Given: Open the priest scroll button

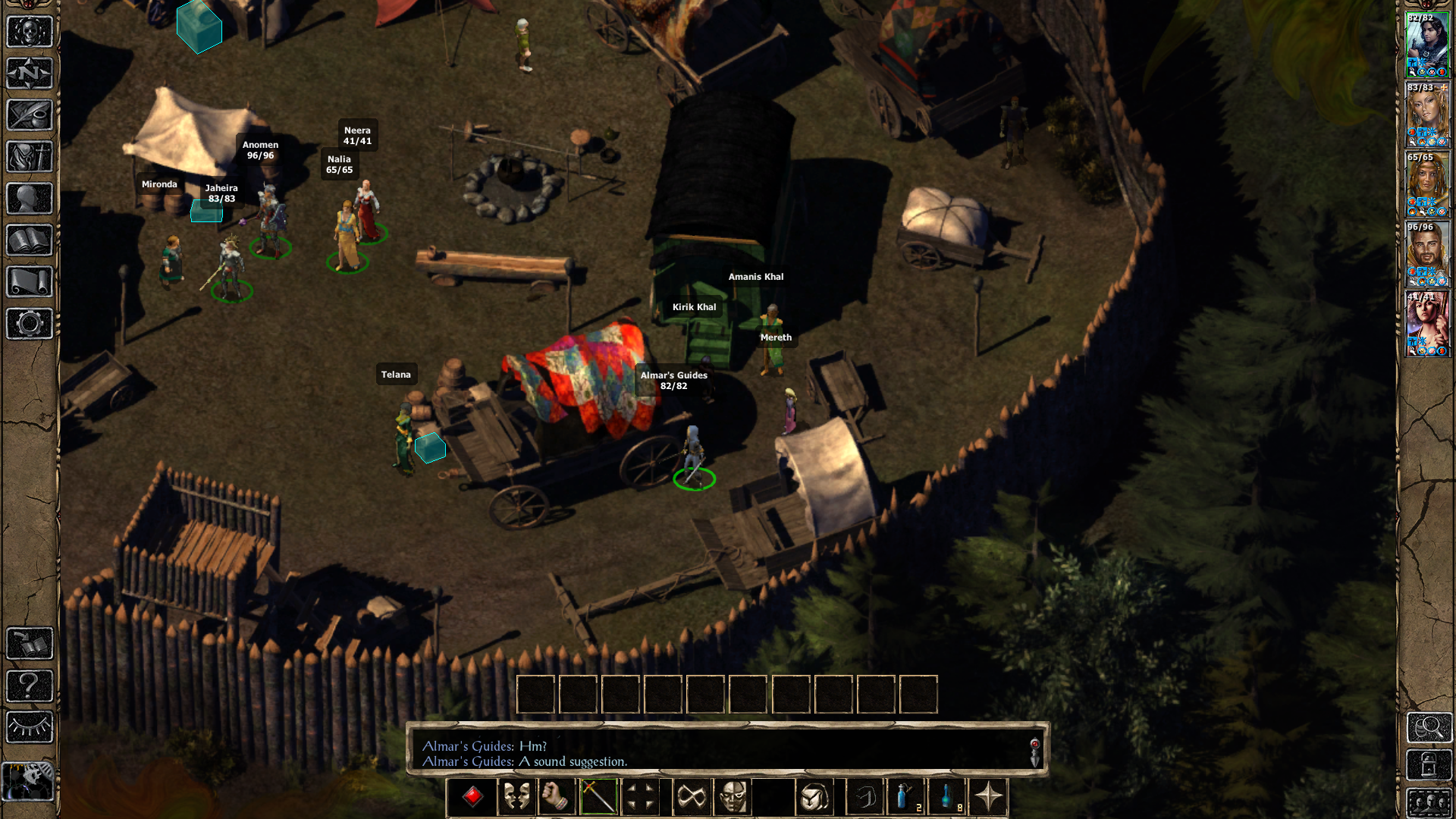Looking at the screenshot, I should click(x=30, y=282).
